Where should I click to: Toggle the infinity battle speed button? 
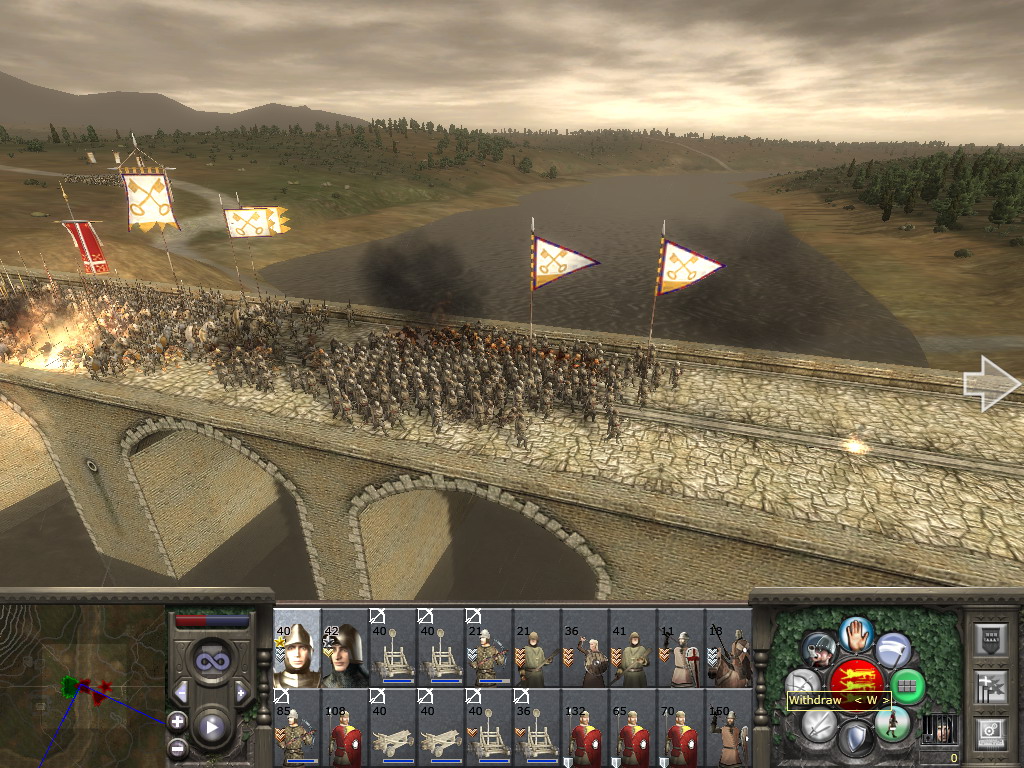tap(211, 659)
